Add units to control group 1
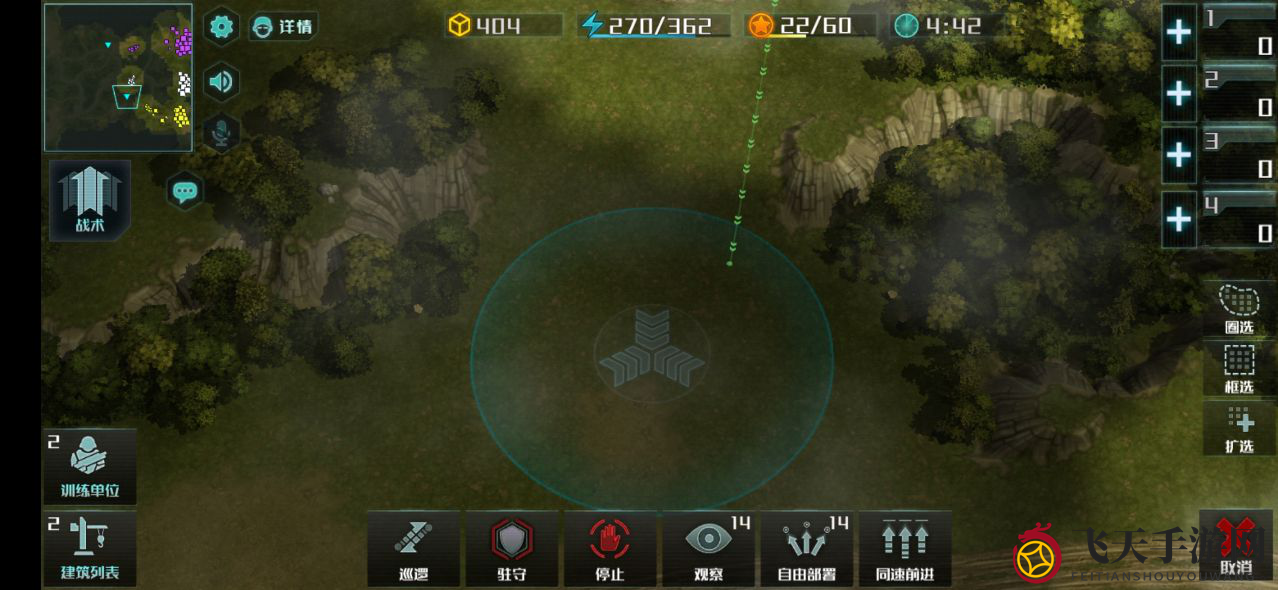The image size is (1278, 590). pos(1179,32)
